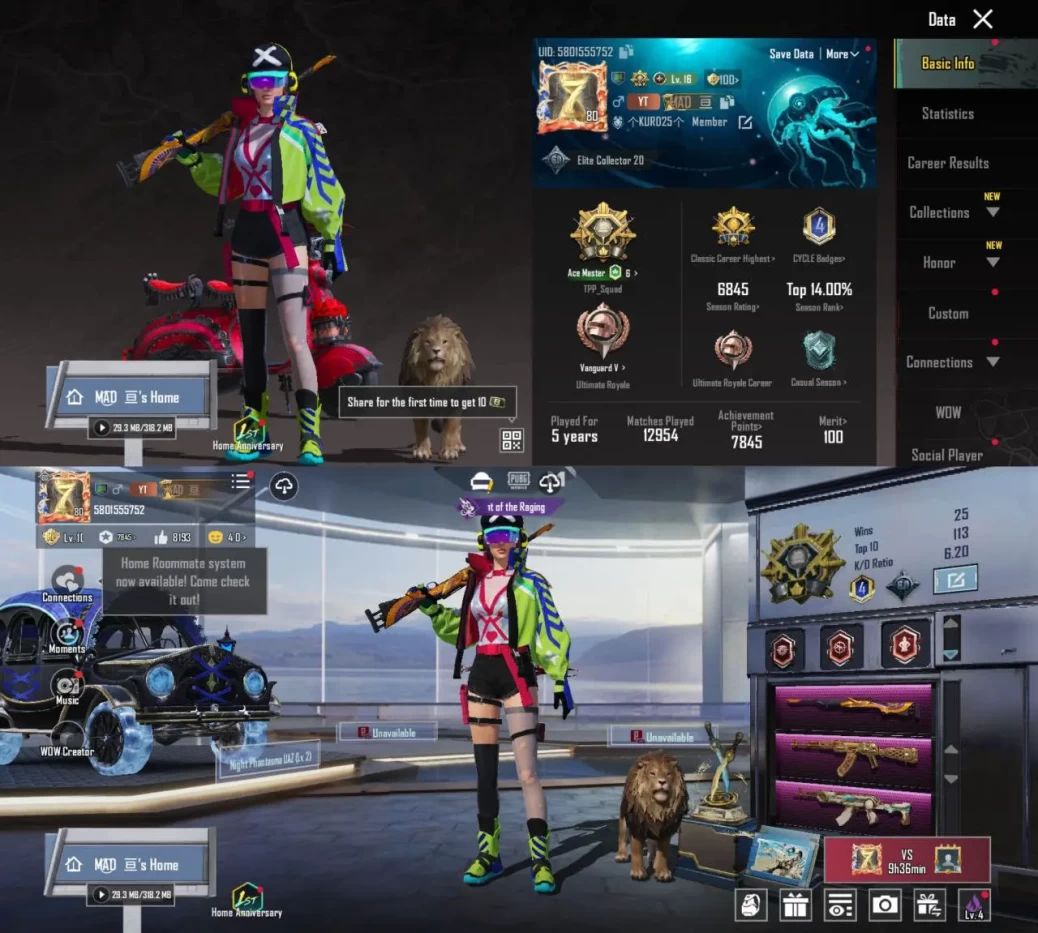Click the camera icon in the bottom toolbar
1038x933 pixels.
pyautogui.click(x=884, y=905)
